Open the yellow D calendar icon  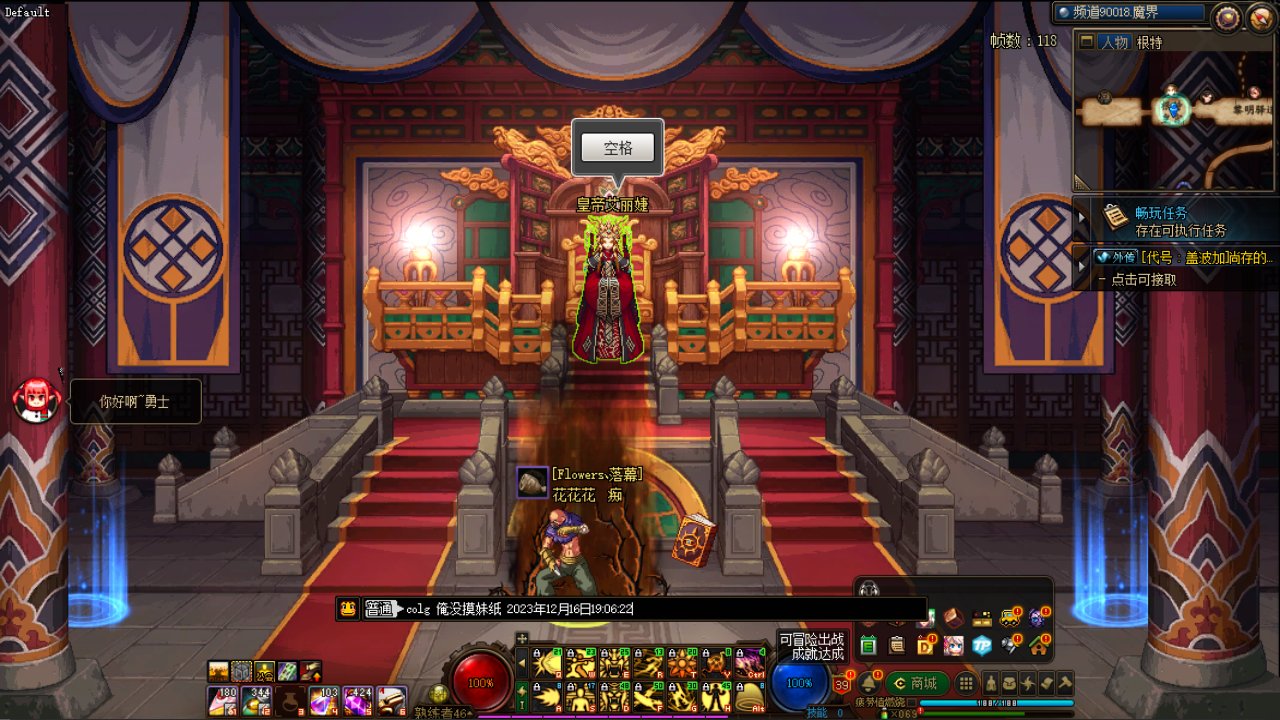(926, 645)
